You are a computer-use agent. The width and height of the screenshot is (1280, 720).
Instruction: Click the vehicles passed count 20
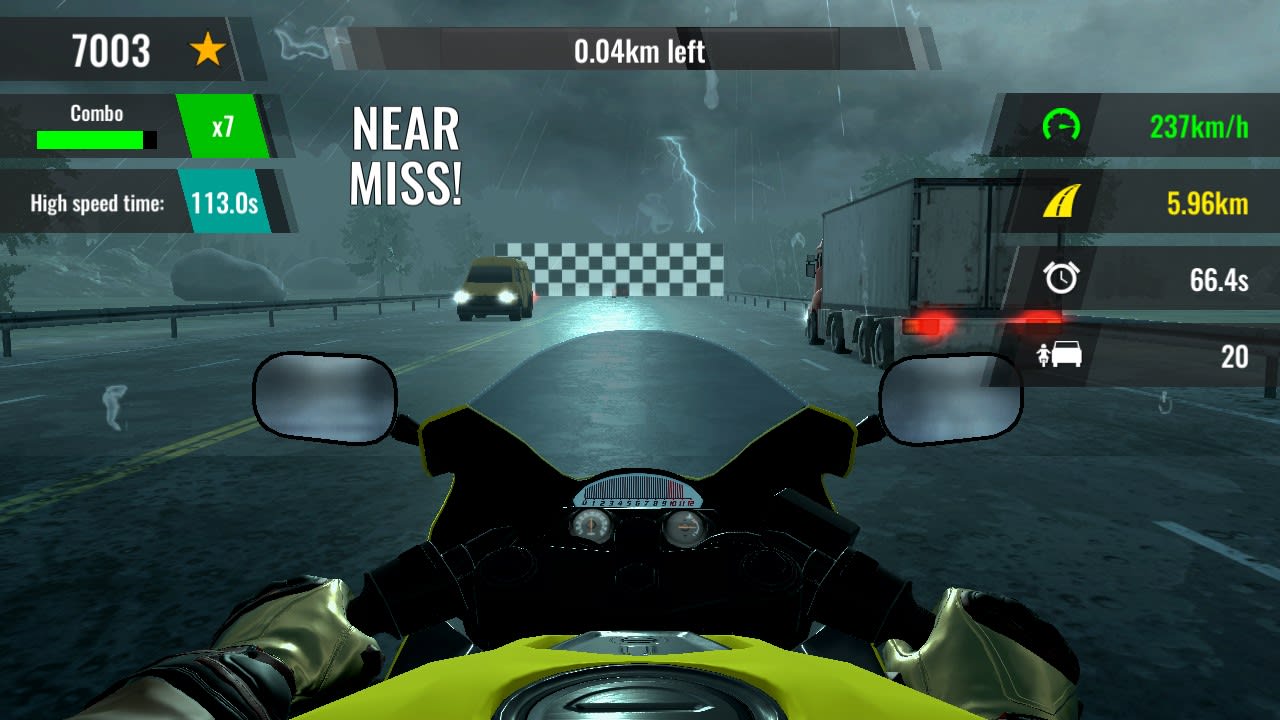pos(1234,357)
